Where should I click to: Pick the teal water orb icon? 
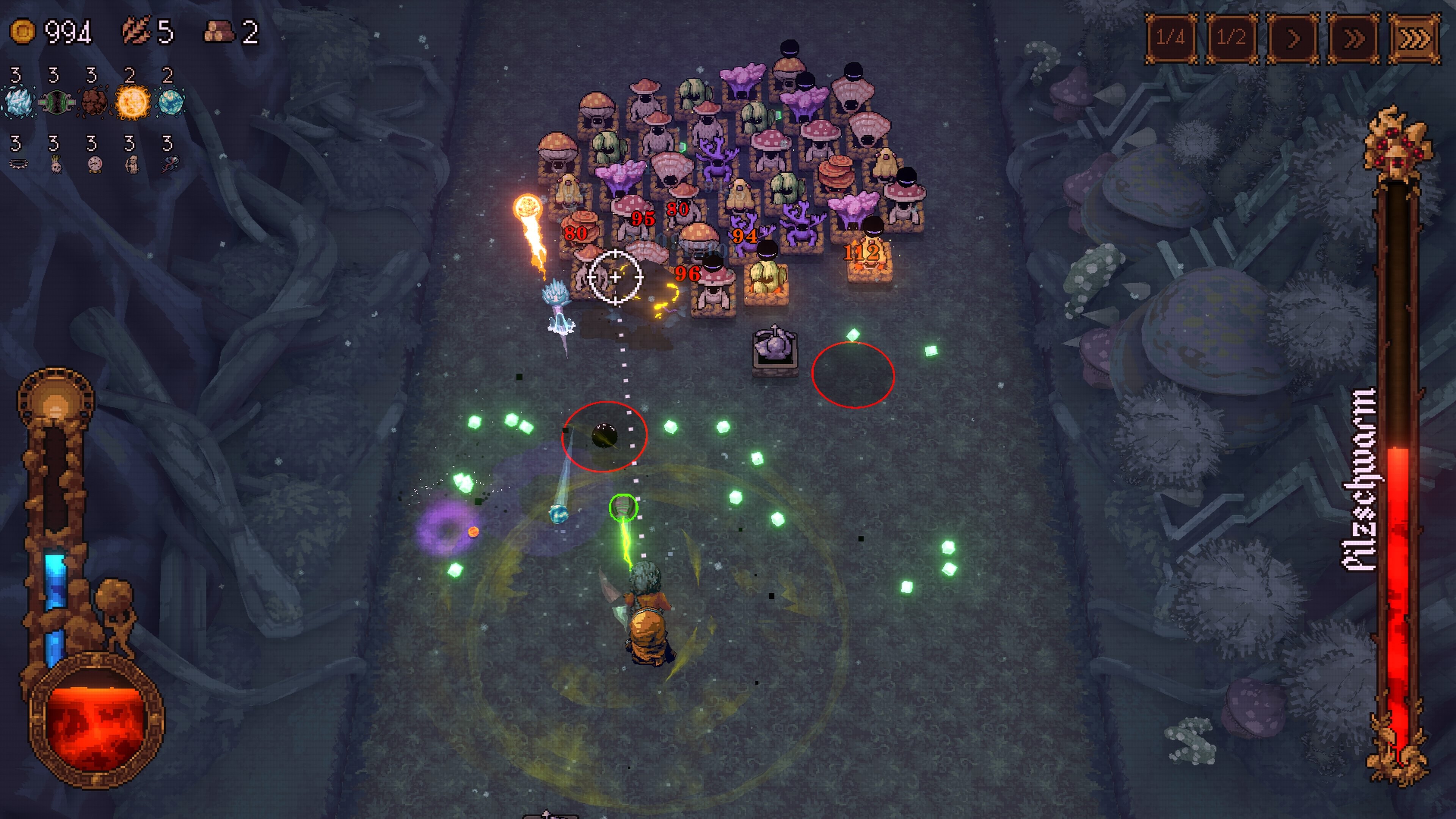170,102
